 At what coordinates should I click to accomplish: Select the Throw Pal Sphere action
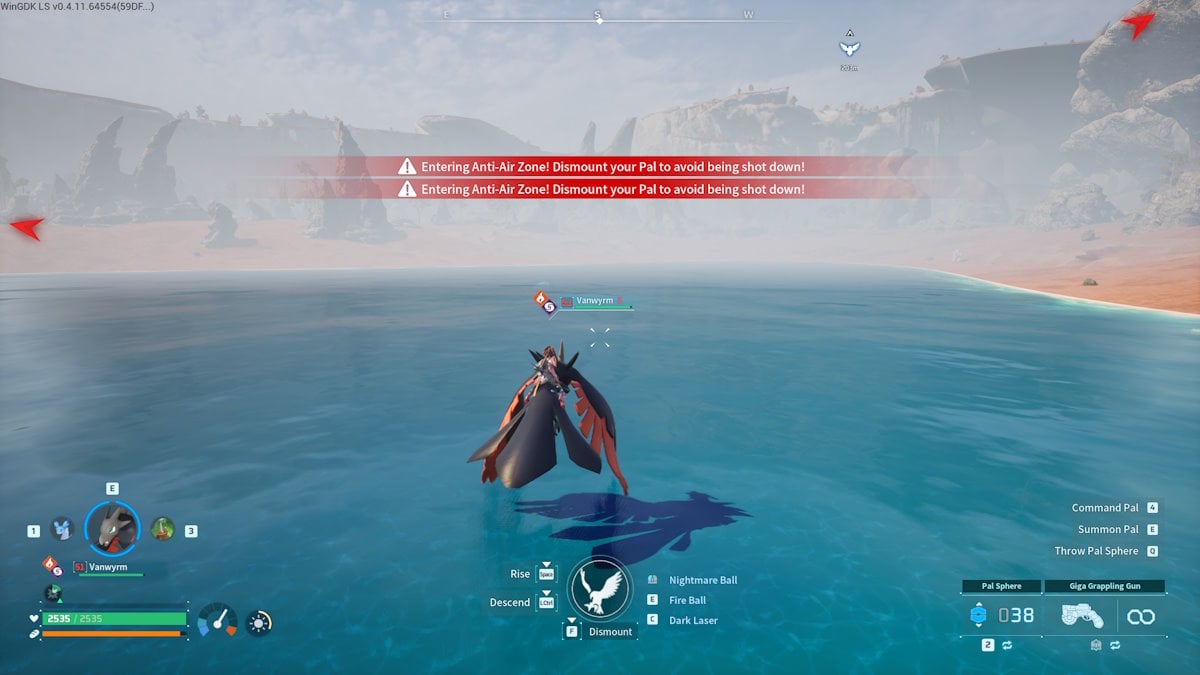[x=1096, y=551]
